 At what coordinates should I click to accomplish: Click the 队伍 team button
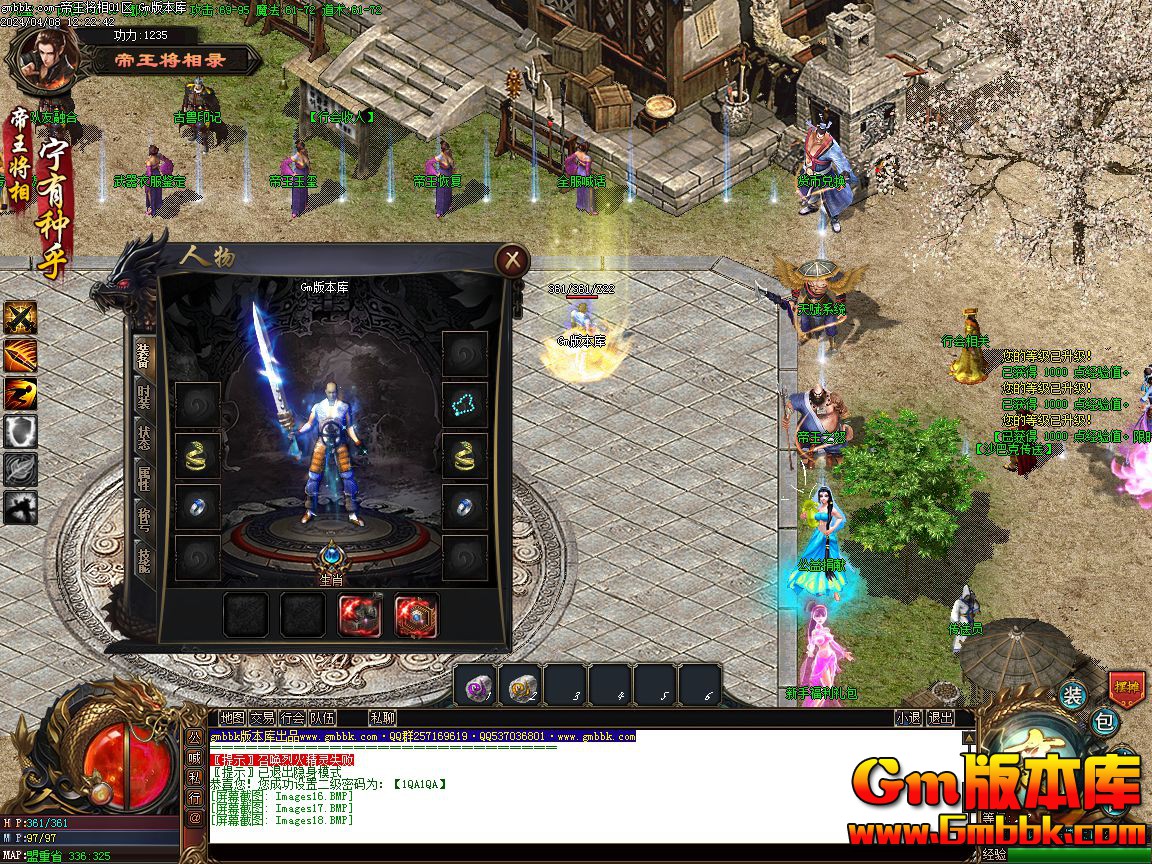[322, 717]
